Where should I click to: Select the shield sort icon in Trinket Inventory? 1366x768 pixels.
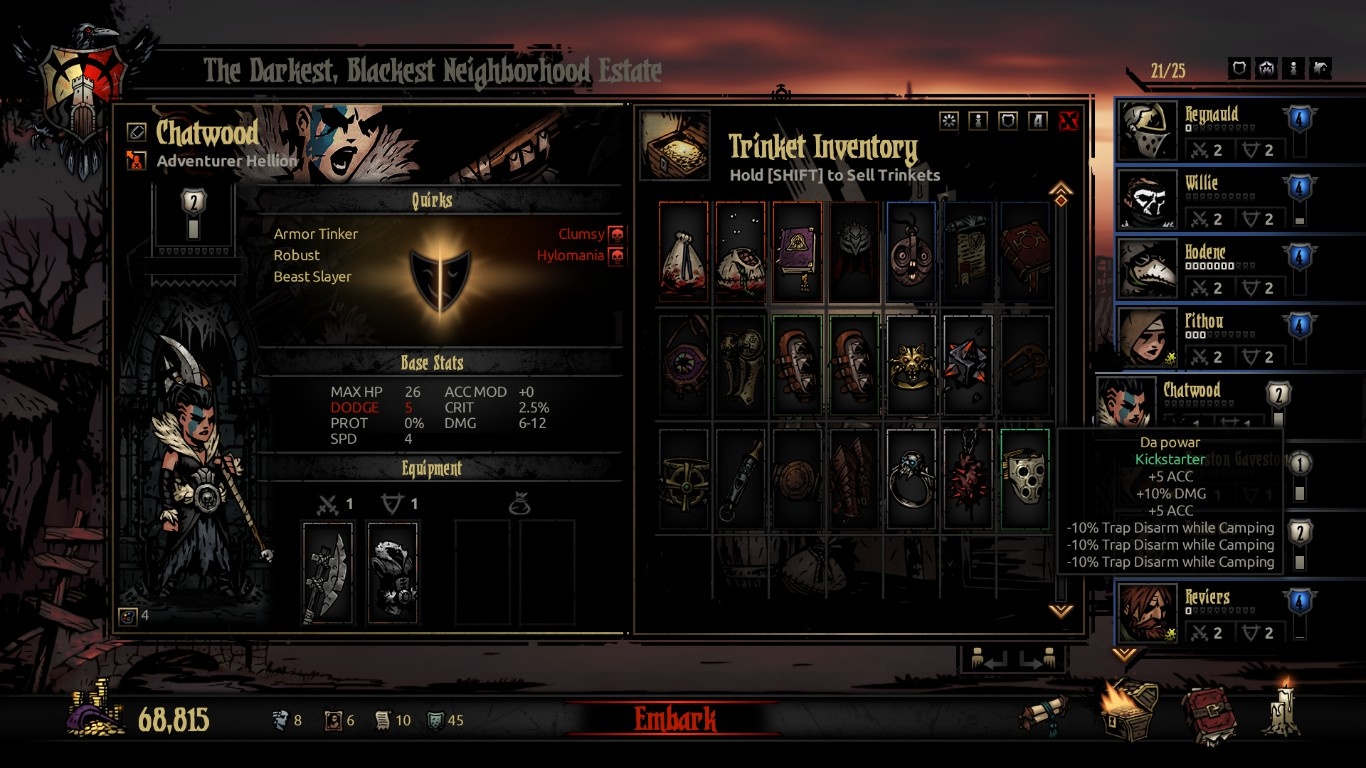(x=1007, y=120)
